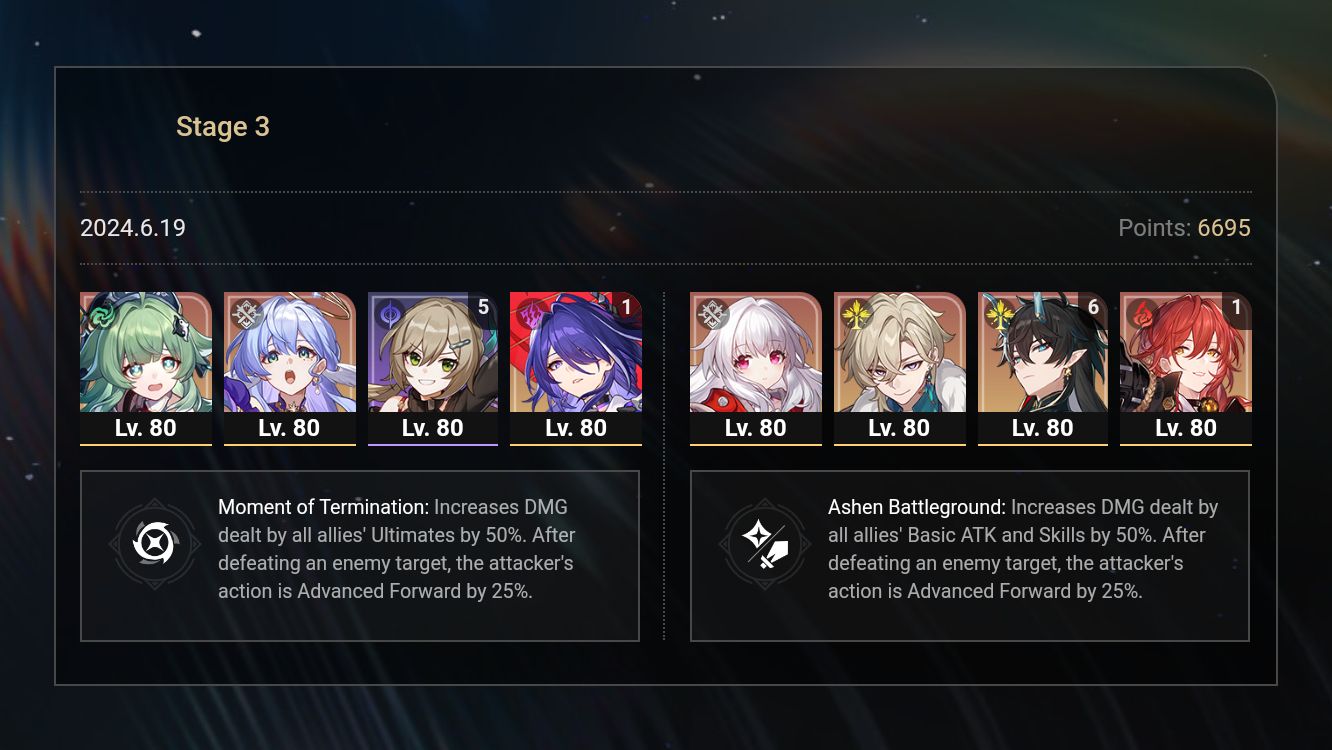Click the 6 eidolon badge on Dan Heng's portrait

[1093, 308]
